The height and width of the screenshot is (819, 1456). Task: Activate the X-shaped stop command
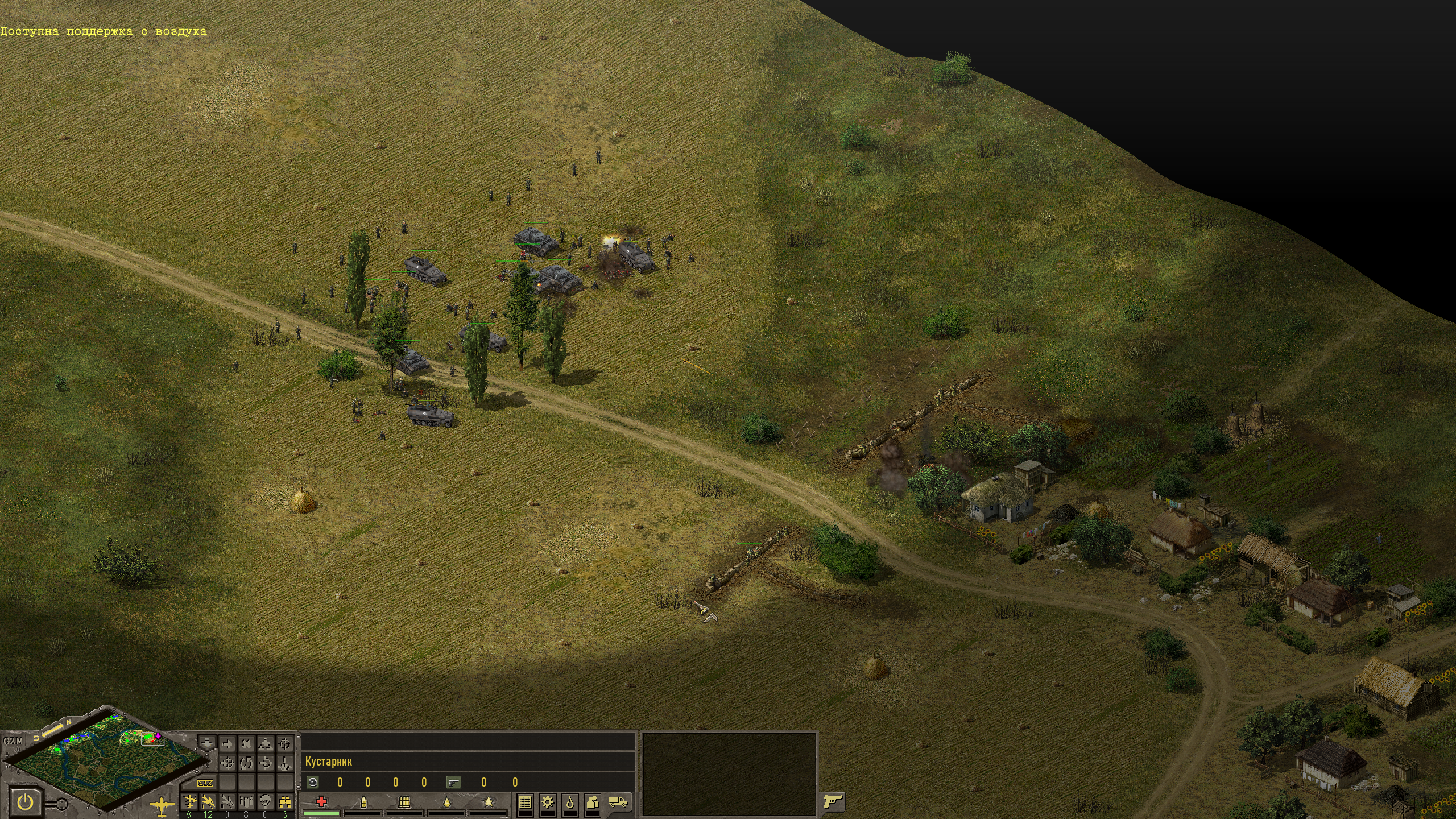click(246, 744)
